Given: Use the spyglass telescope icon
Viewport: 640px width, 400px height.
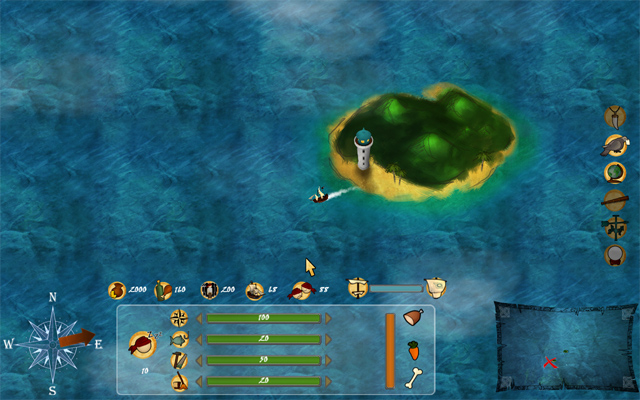Looking at the screenshot, I should click(616, 199).
